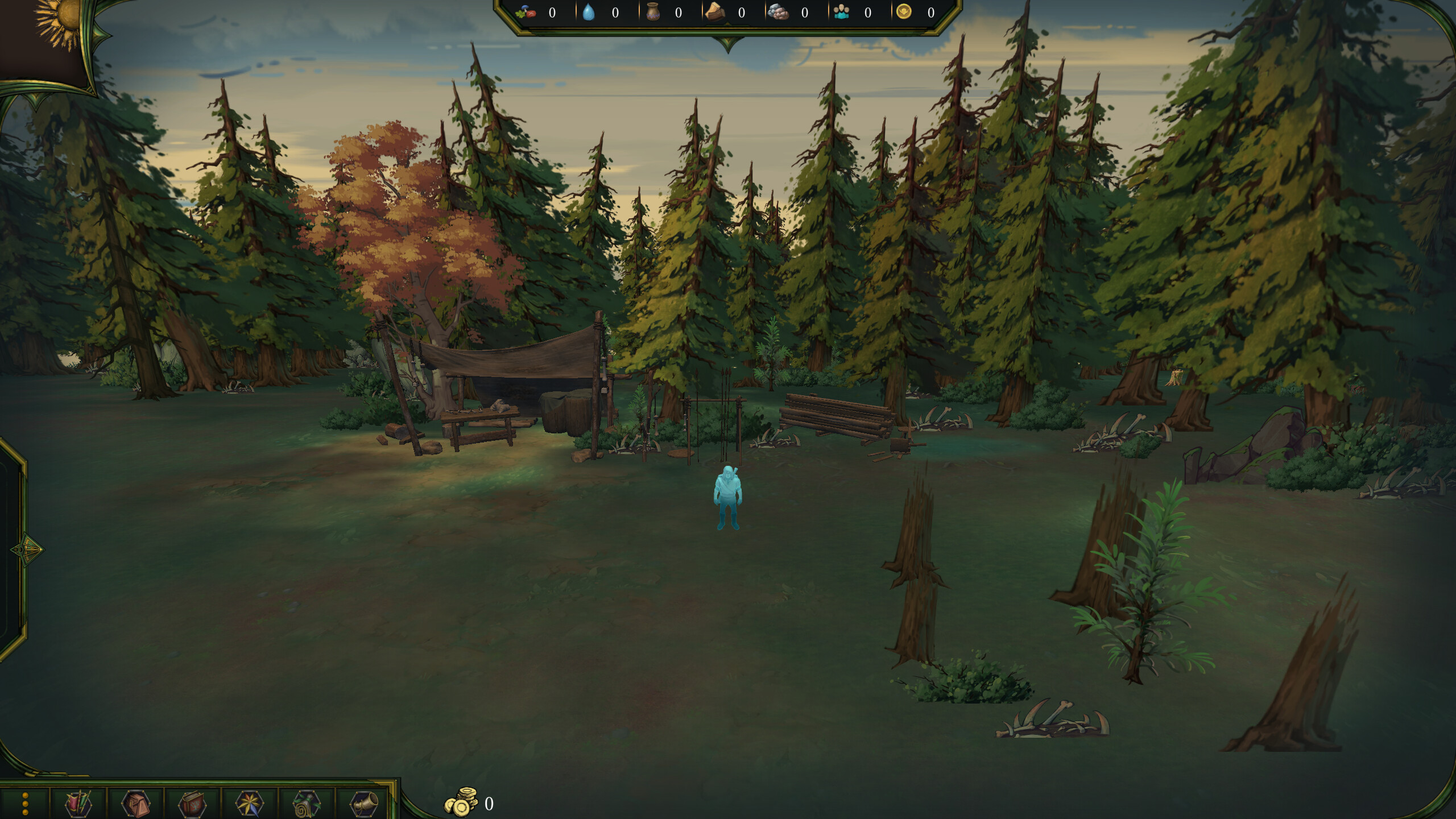
Task: Click the population icon in top bar
Action: tap(842, 13)
